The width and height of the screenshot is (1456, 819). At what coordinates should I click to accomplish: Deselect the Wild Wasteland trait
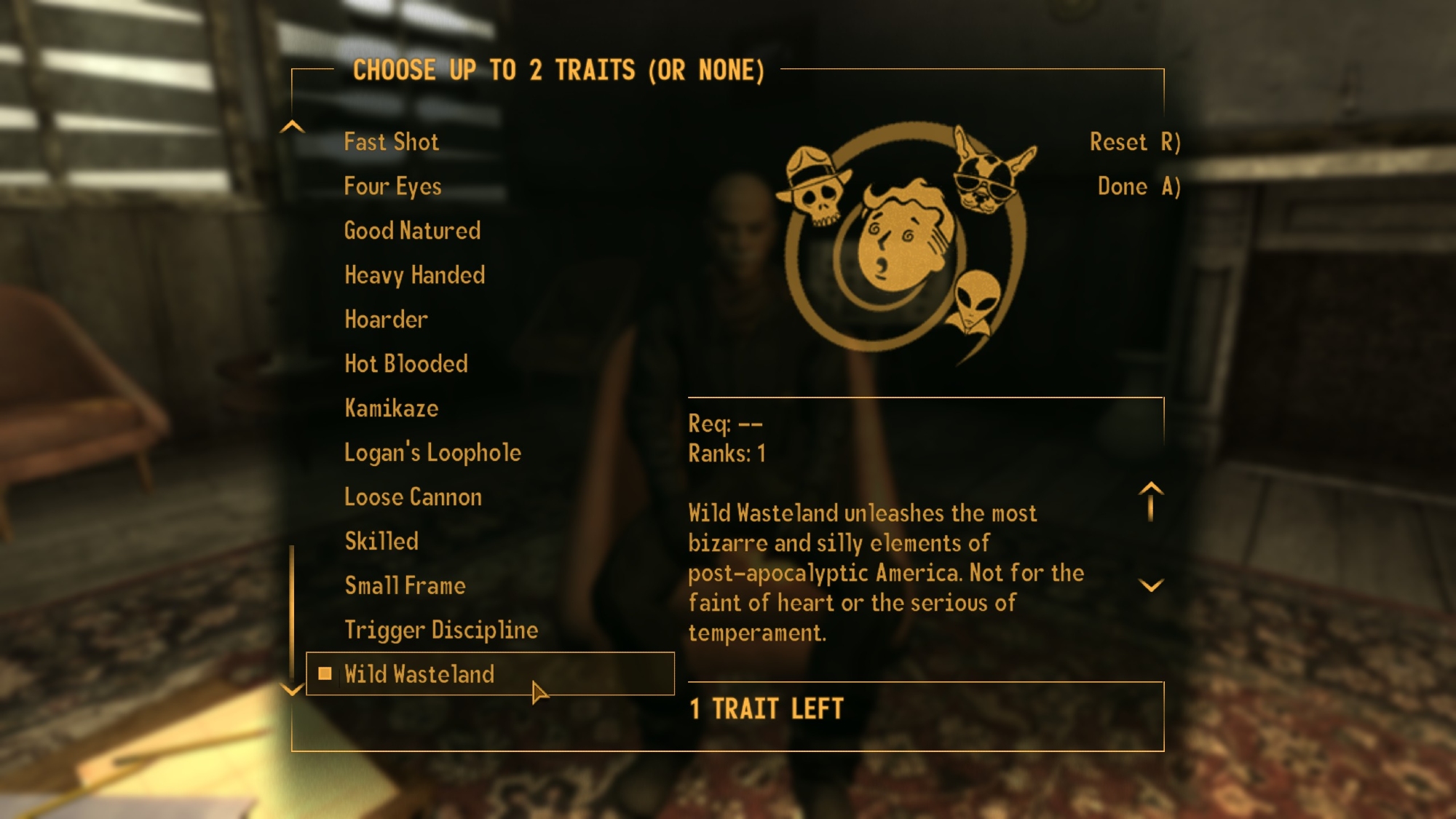pyautogui.click(x=419, y=674)
